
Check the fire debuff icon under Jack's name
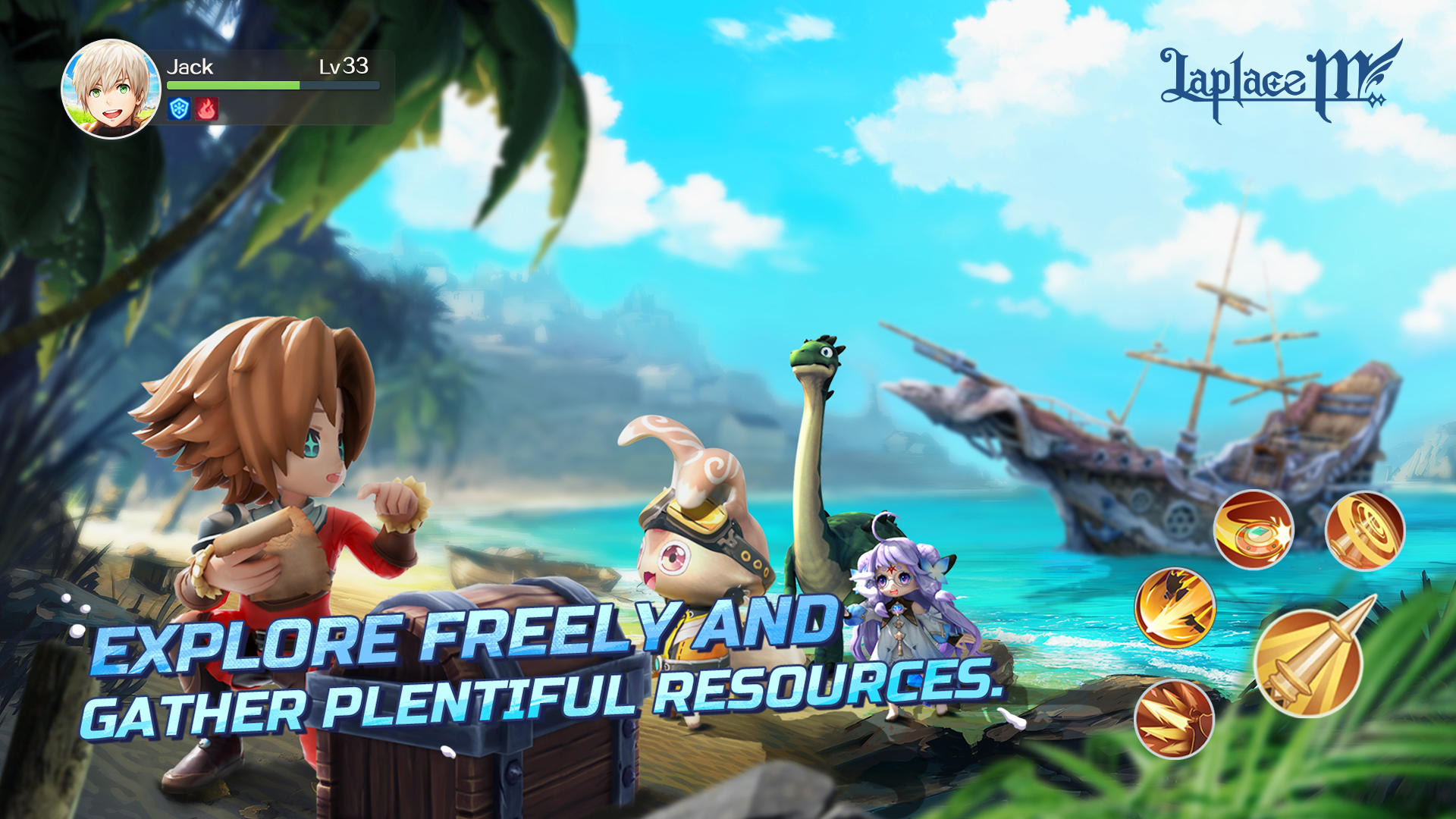tap(206, 109)
